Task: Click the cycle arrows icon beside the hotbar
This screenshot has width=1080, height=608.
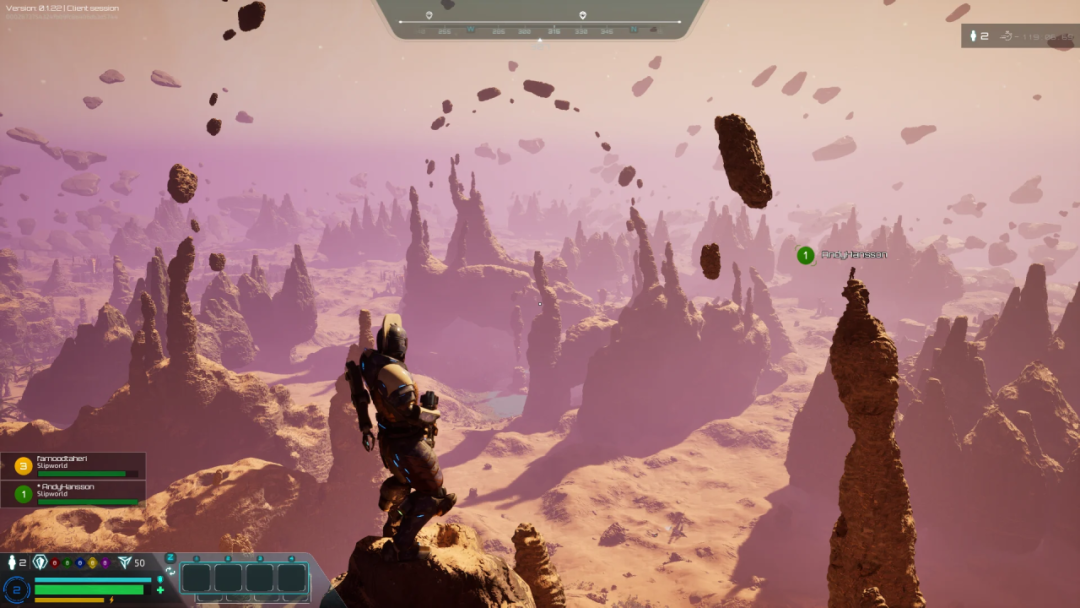Action: (170, 571)
